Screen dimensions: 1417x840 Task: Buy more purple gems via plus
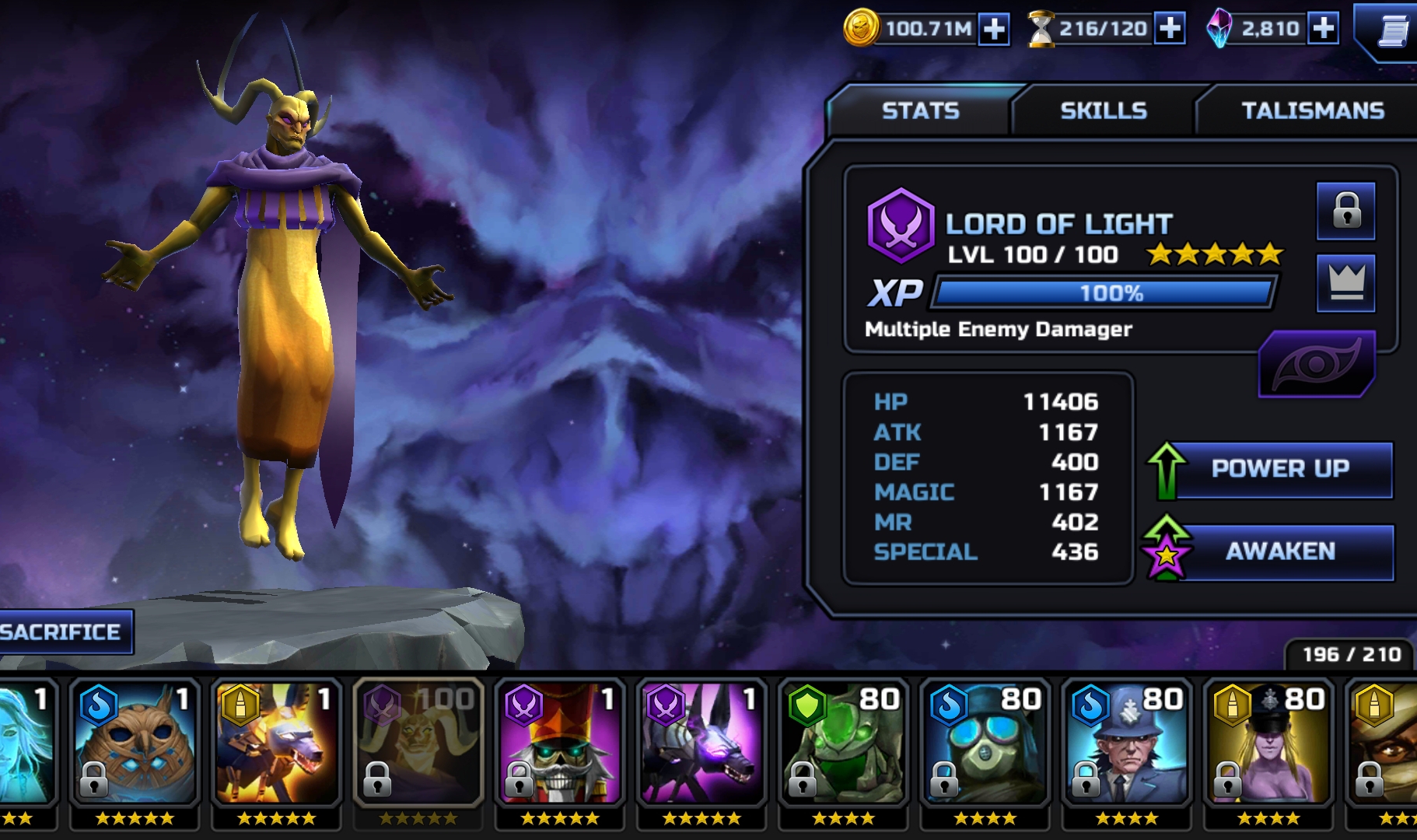(x=1323, y=30)
